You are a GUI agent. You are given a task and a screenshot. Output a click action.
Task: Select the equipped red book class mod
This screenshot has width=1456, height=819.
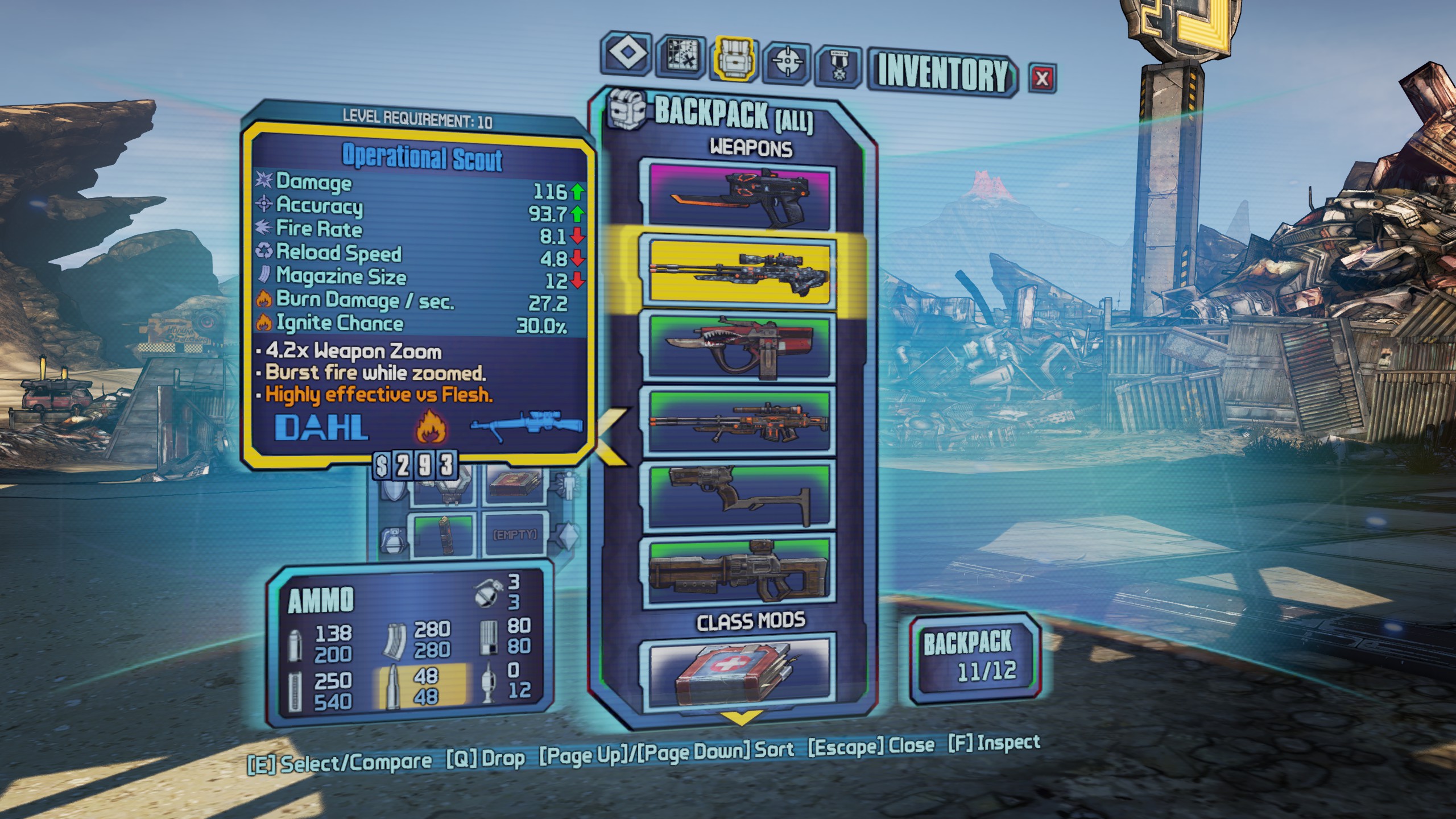tap(515, 485)
